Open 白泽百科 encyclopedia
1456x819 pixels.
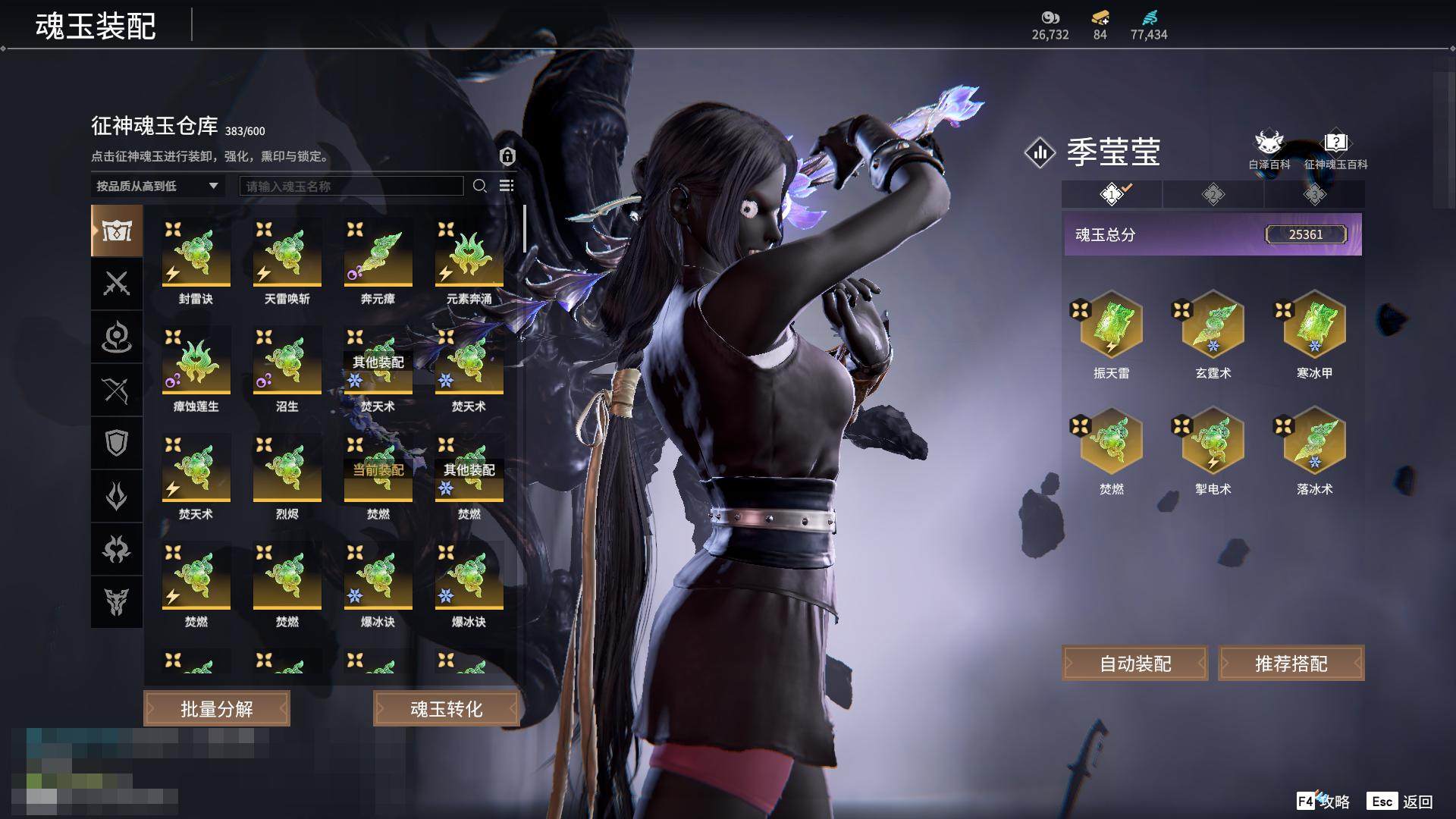[1269, 149]
